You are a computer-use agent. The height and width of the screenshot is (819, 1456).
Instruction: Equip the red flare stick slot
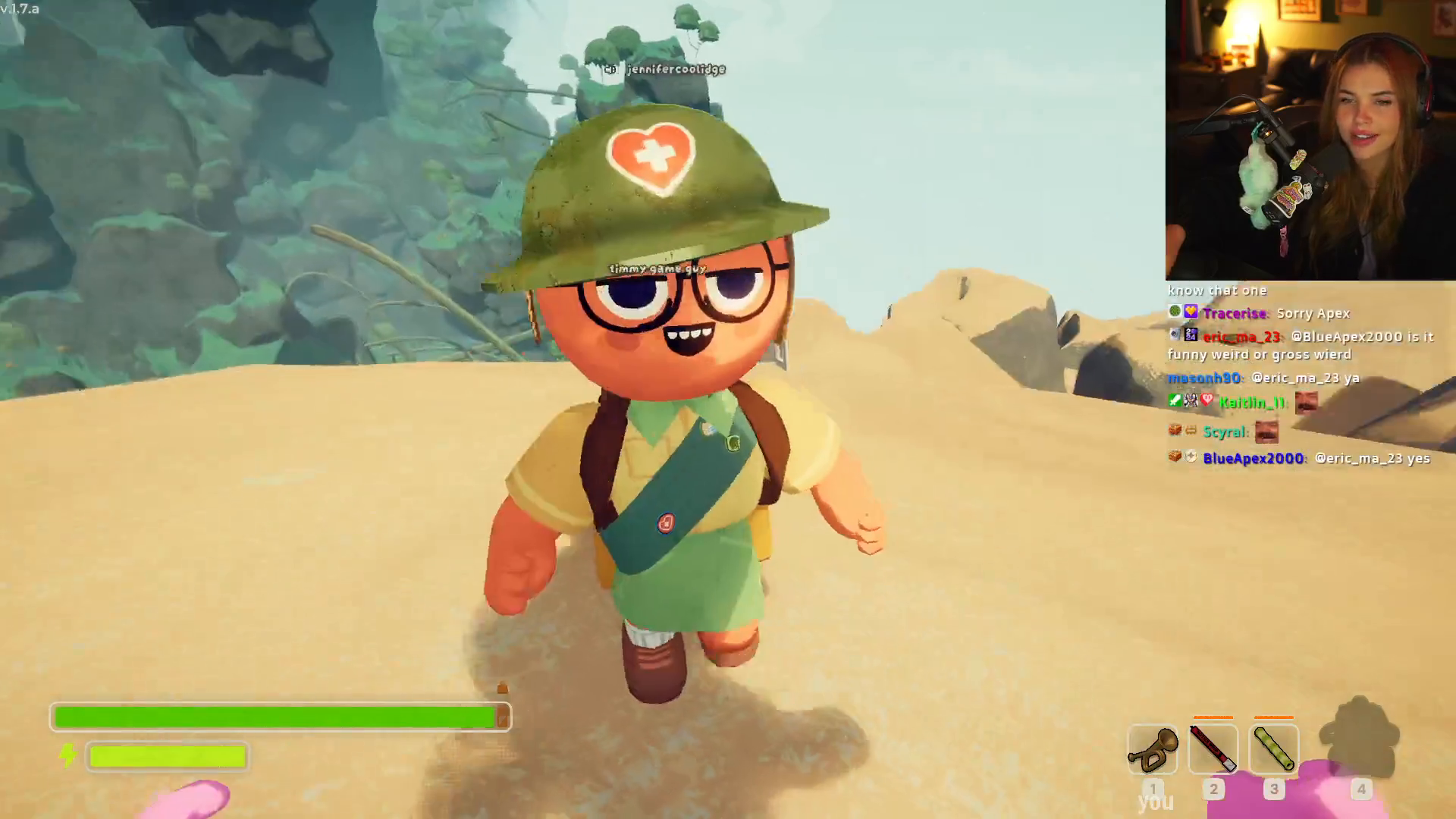point(1213,749)
